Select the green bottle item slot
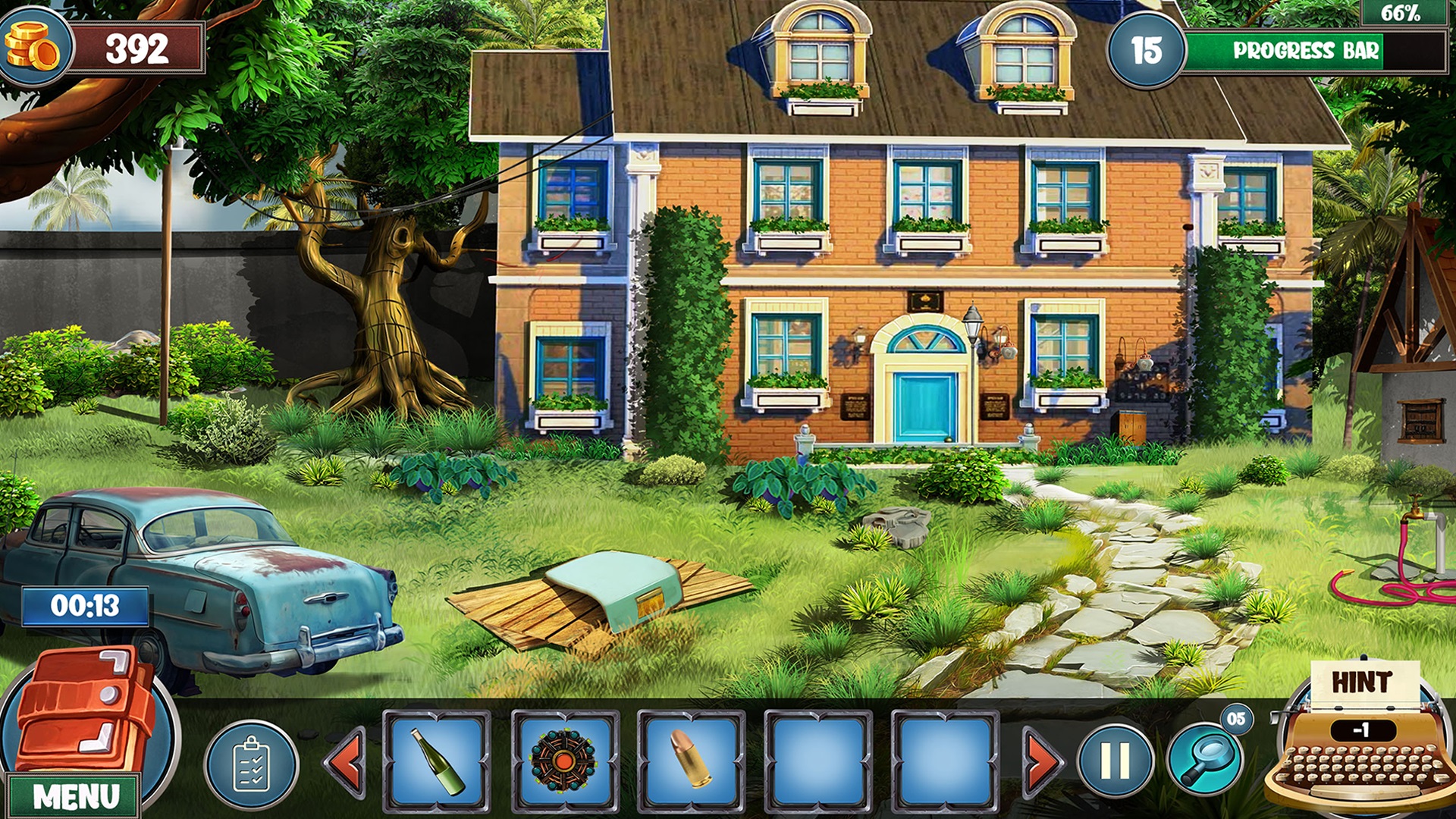Screen dimensions: 1456x819 437,761
